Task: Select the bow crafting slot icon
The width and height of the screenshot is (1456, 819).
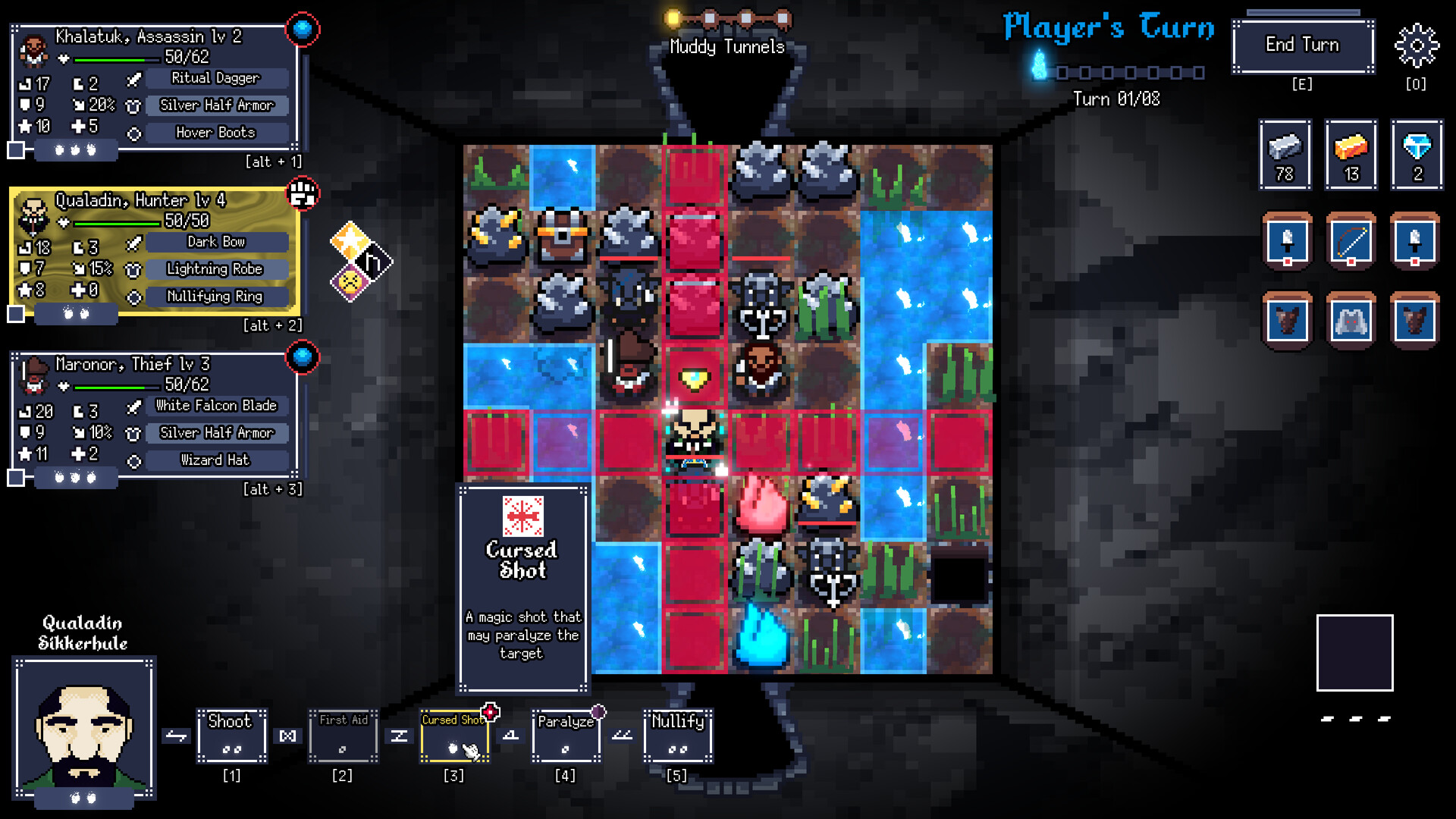Action: (x=1351, y=241)
